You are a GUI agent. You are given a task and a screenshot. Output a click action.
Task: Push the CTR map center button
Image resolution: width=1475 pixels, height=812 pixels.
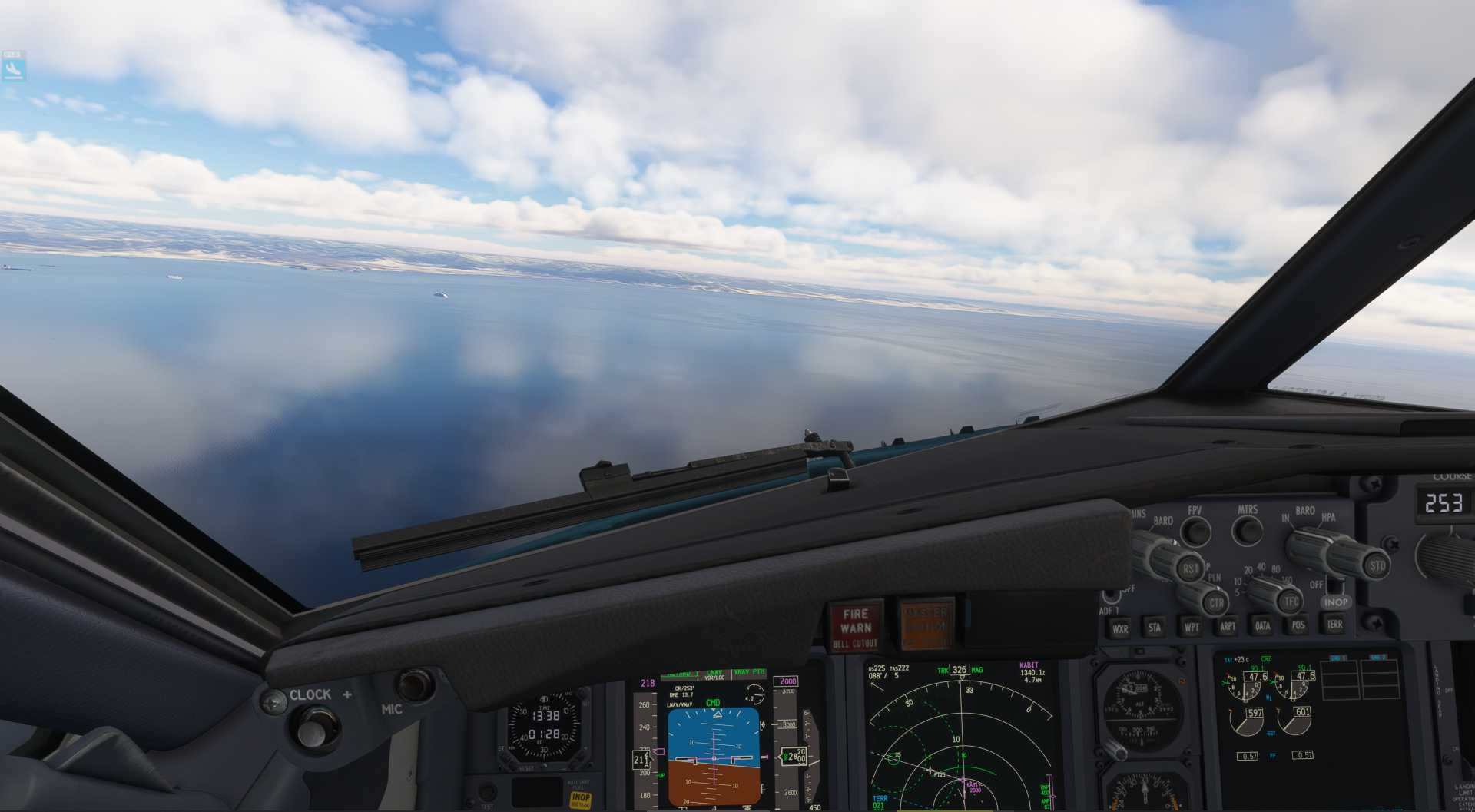click(x=1215, y=602)
